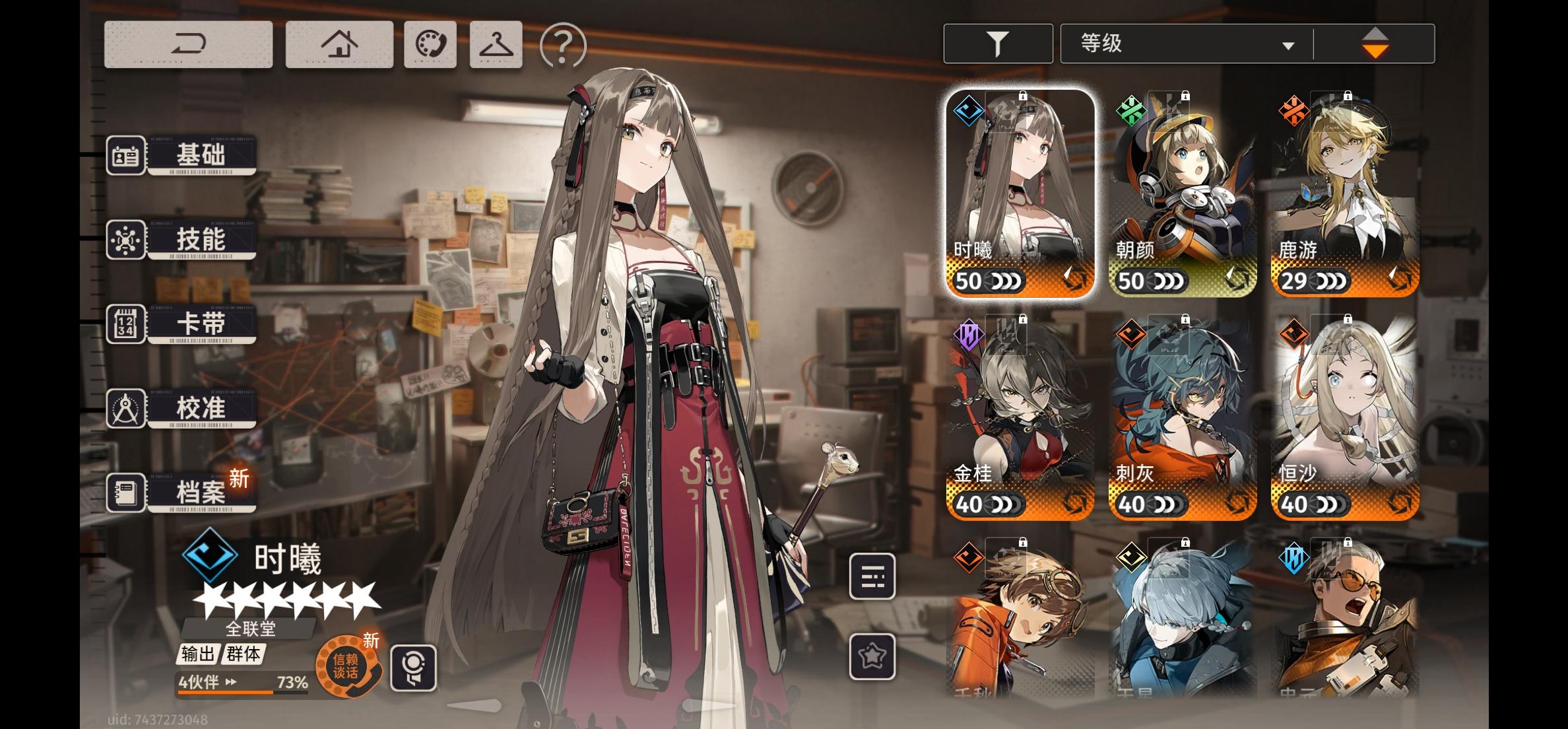Open the detailed list view icon

click(872, 576)
